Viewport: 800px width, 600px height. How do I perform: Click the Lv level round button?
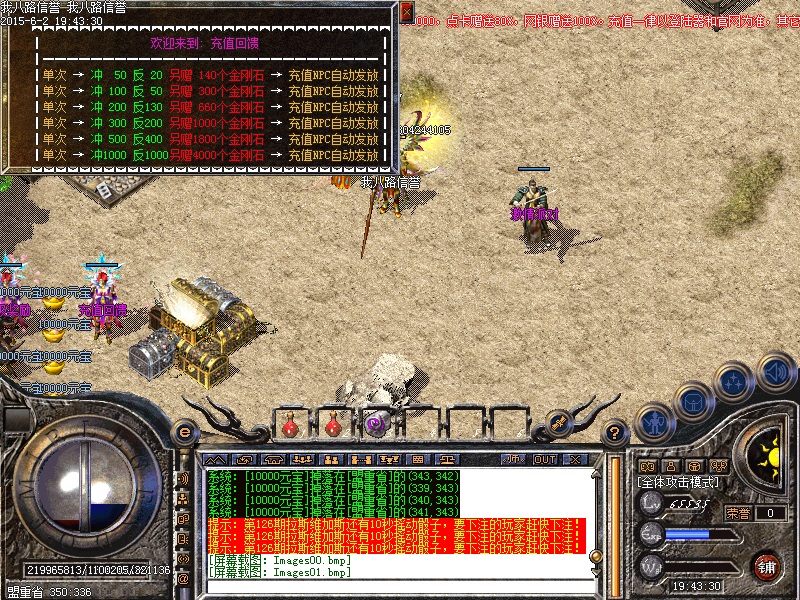pyautogui.click(x=651, y=503)
